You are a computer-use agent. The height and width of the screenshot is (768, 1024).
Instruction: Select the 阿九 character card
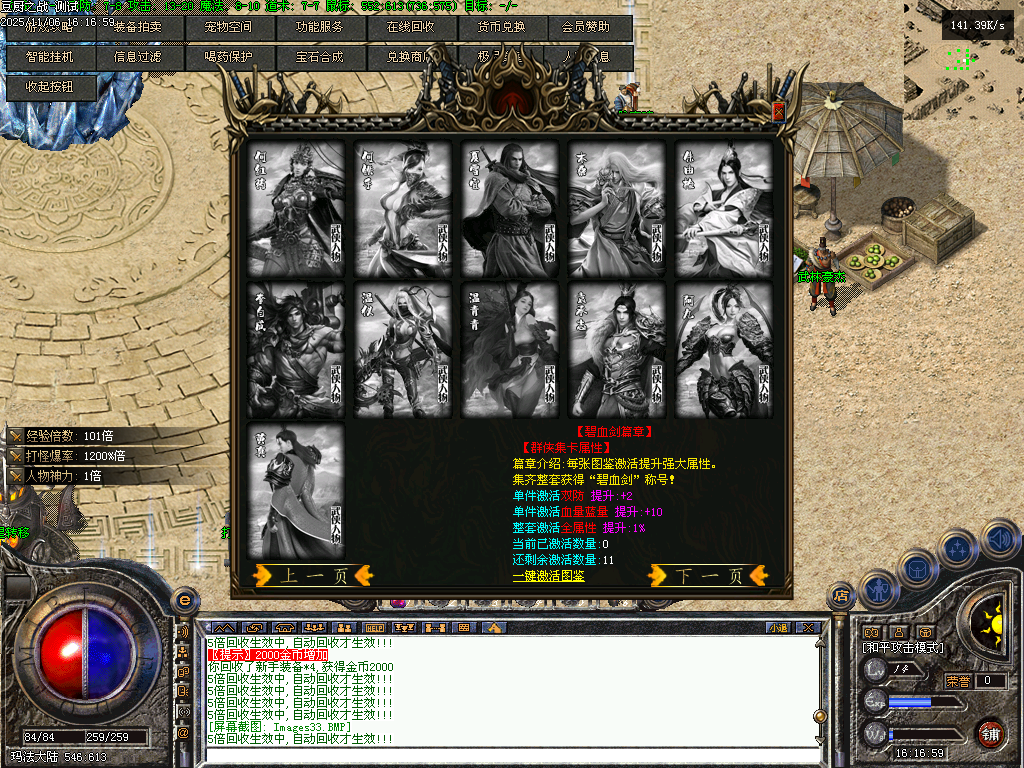pyautogui.click(x=724, y=350)
